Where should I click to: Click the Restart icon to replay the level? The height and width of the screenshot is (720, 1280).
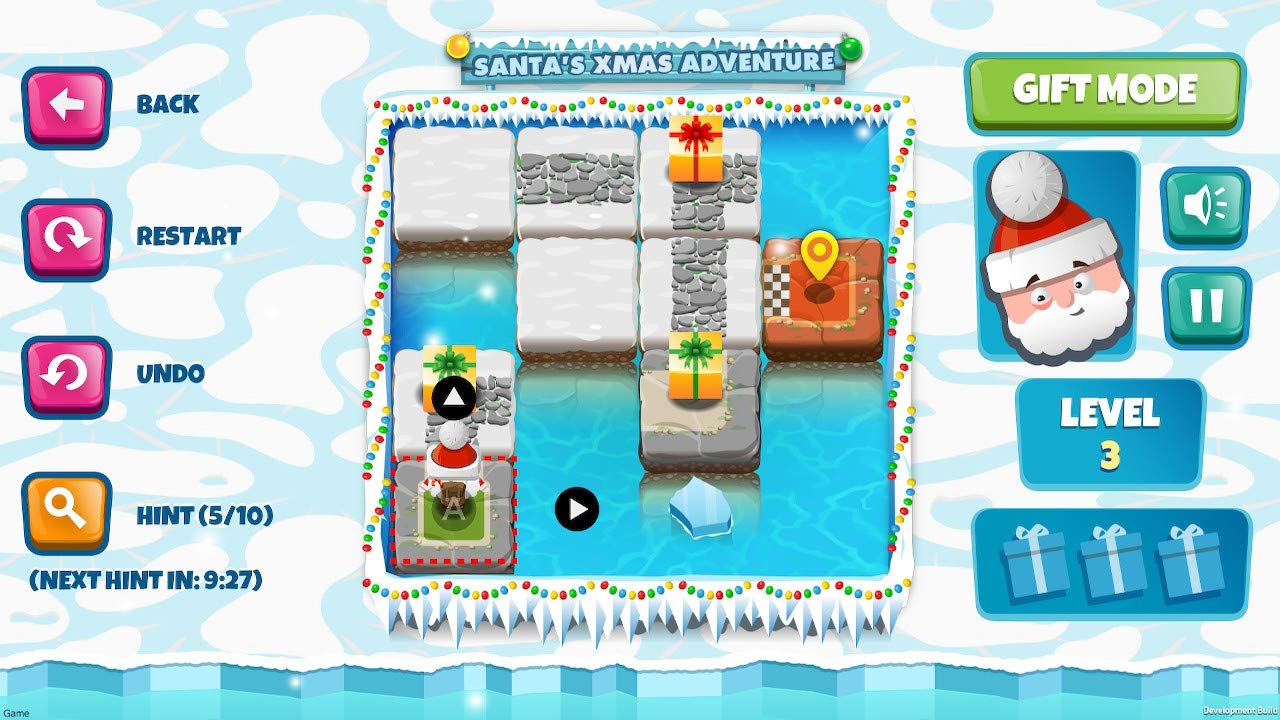click(x=66, y=237)
